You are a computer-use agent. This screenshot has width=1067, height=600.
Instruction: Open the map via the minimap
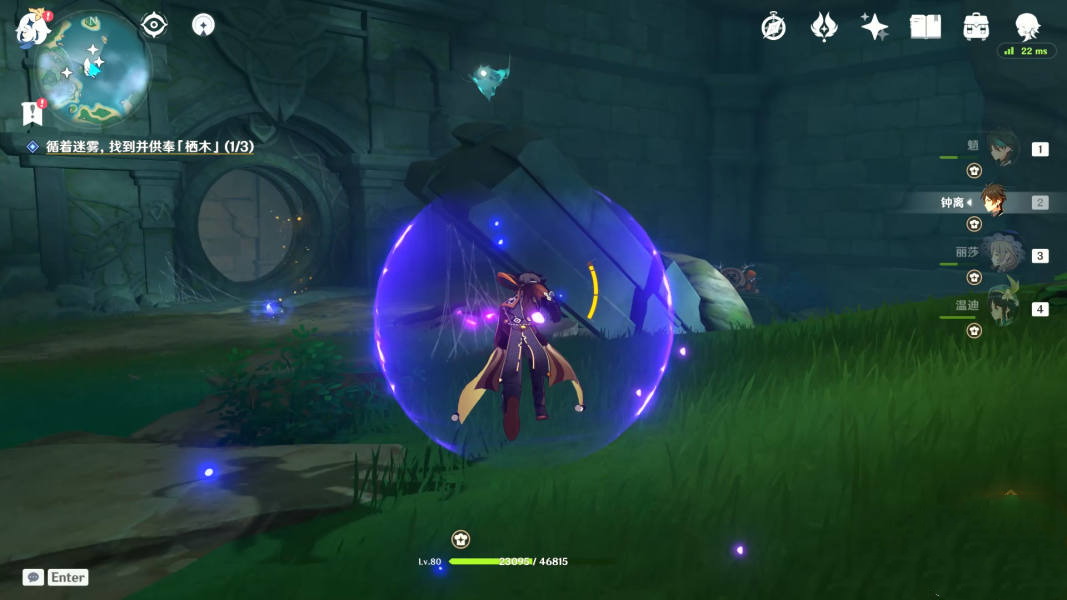coord(91,68)
